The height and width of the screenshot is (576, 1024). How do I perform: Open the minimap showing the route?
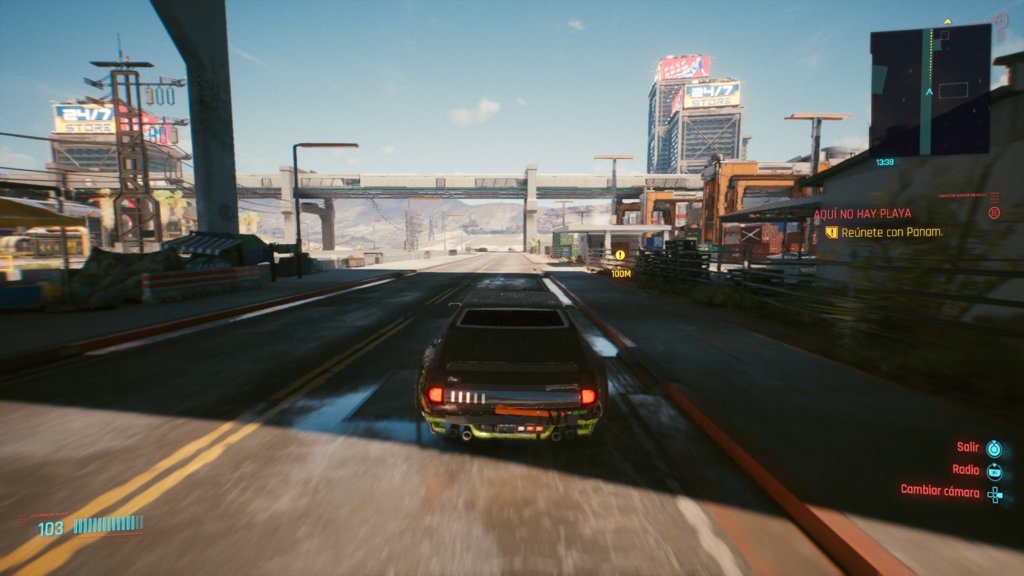[x=930, y=90]
